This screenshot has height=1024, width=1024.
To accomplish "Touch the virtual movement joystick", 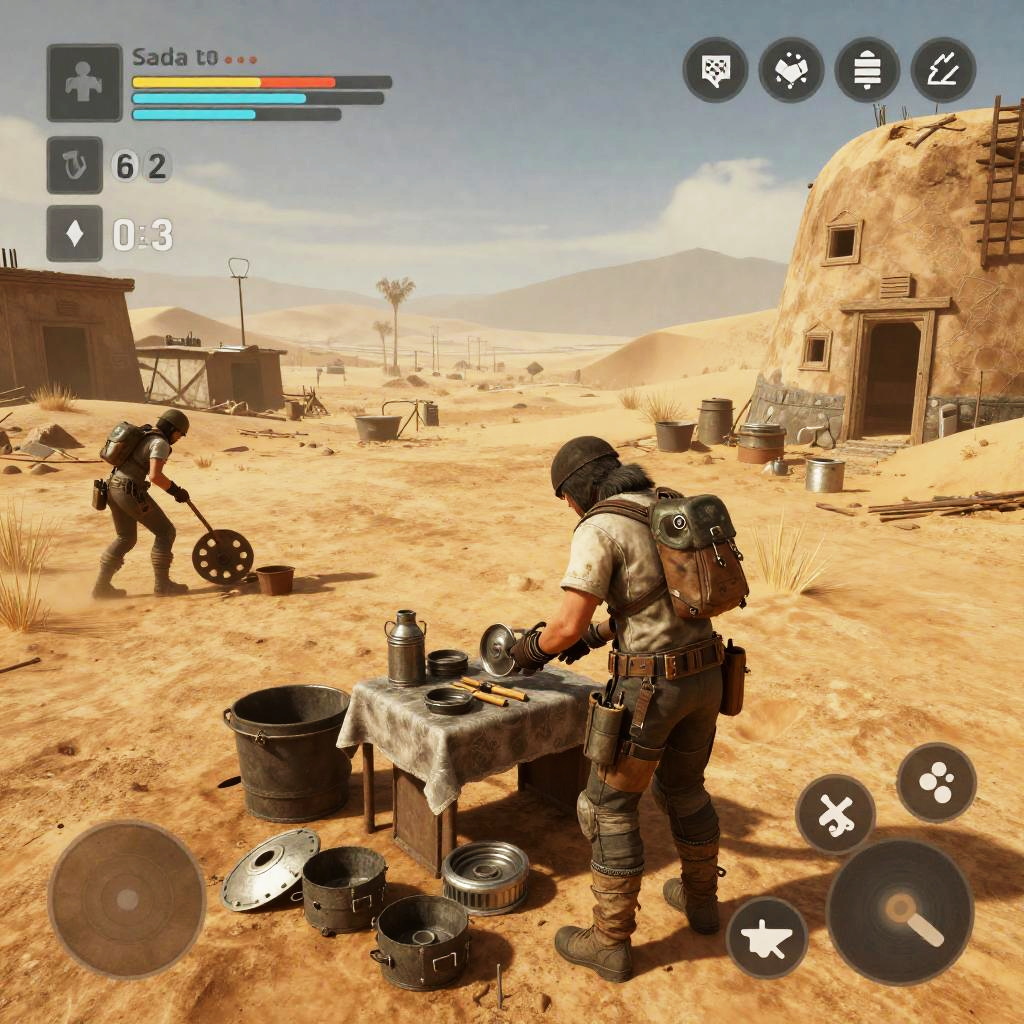I will coord(127,898).
